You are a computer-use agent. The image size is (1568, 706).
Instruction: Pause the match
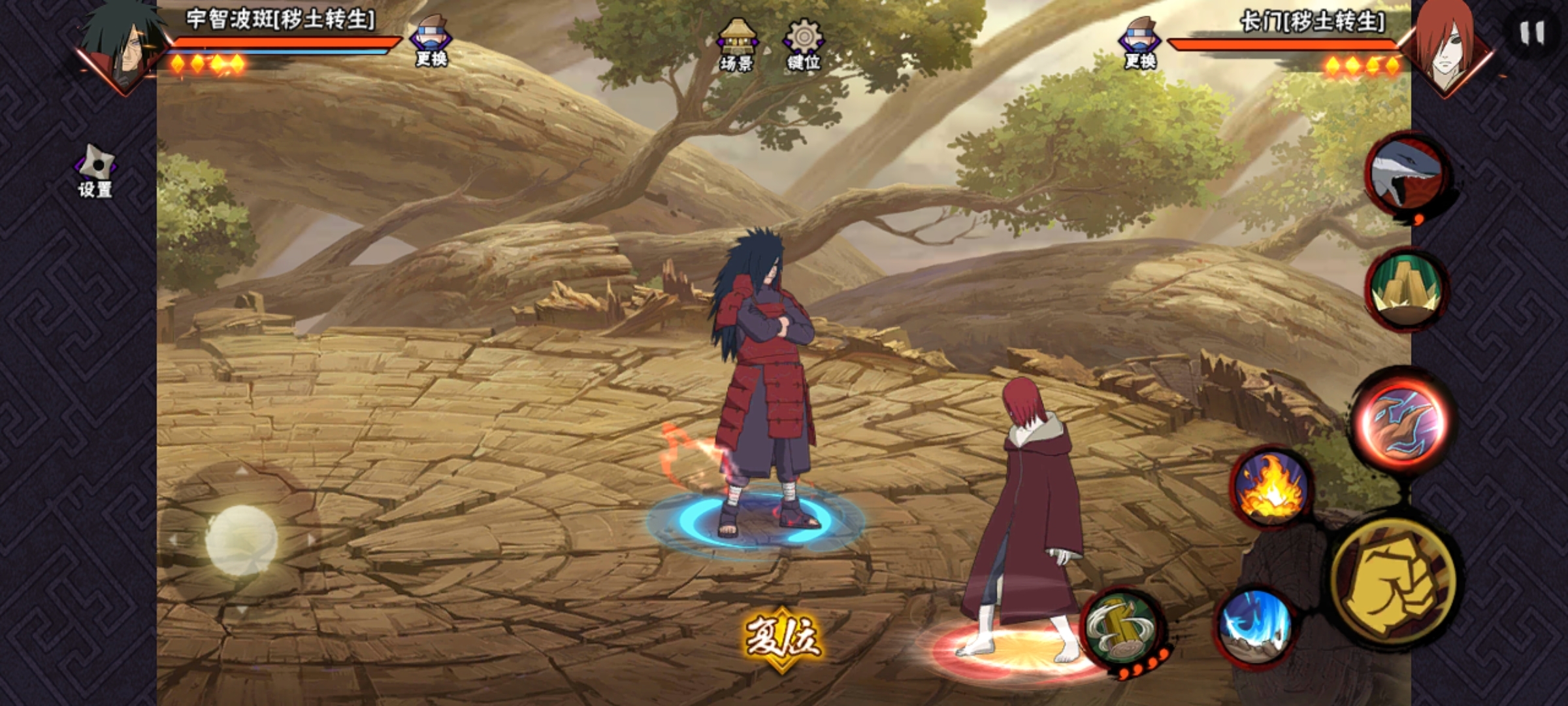(x=1531, y=33)
